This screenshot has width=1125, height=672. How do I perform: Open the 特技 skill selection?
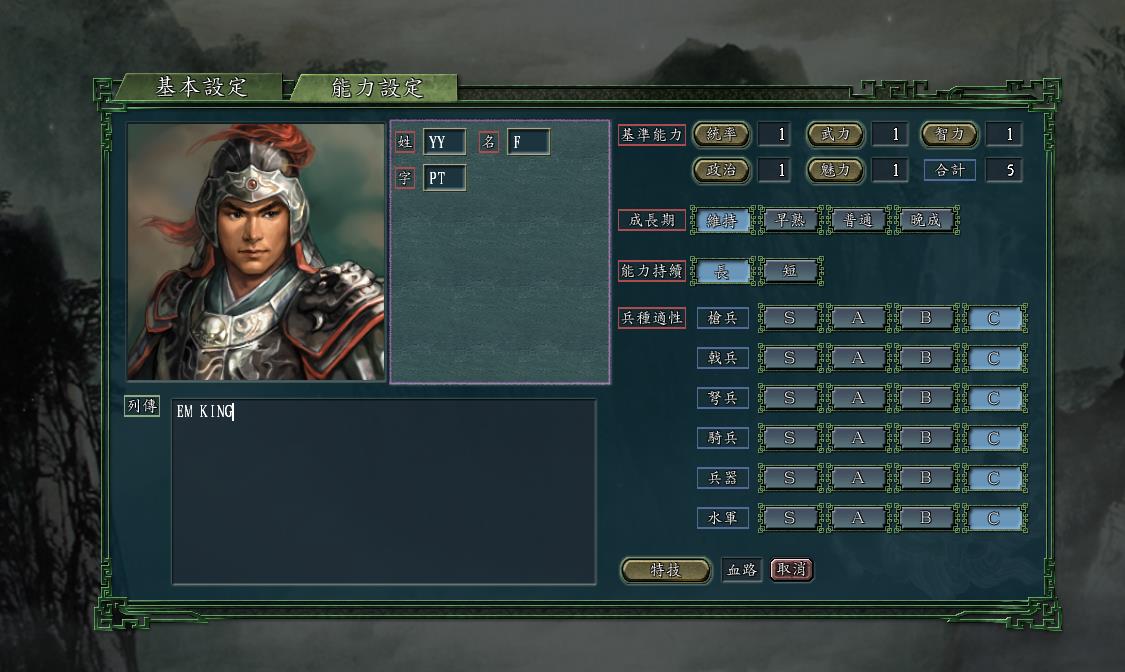[x=665, y=570]
